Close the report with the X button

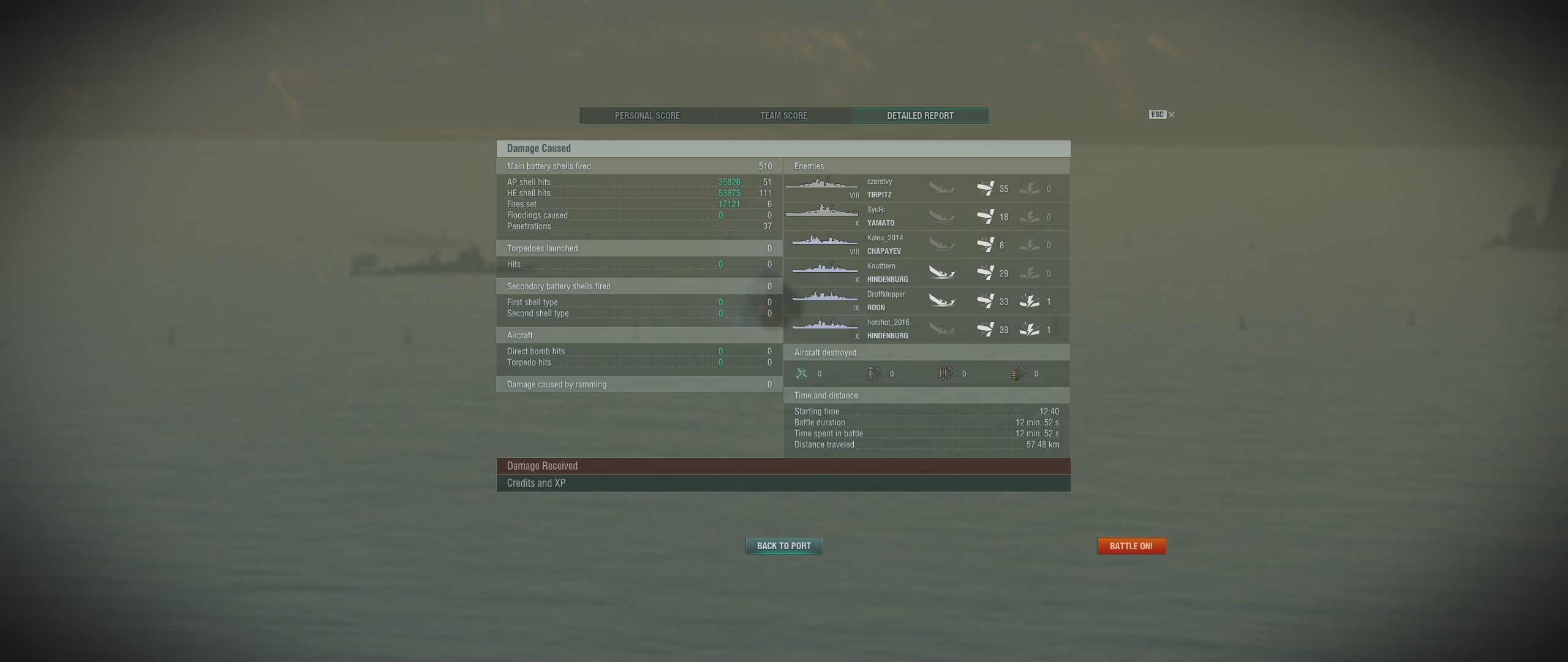point(1171,115)
